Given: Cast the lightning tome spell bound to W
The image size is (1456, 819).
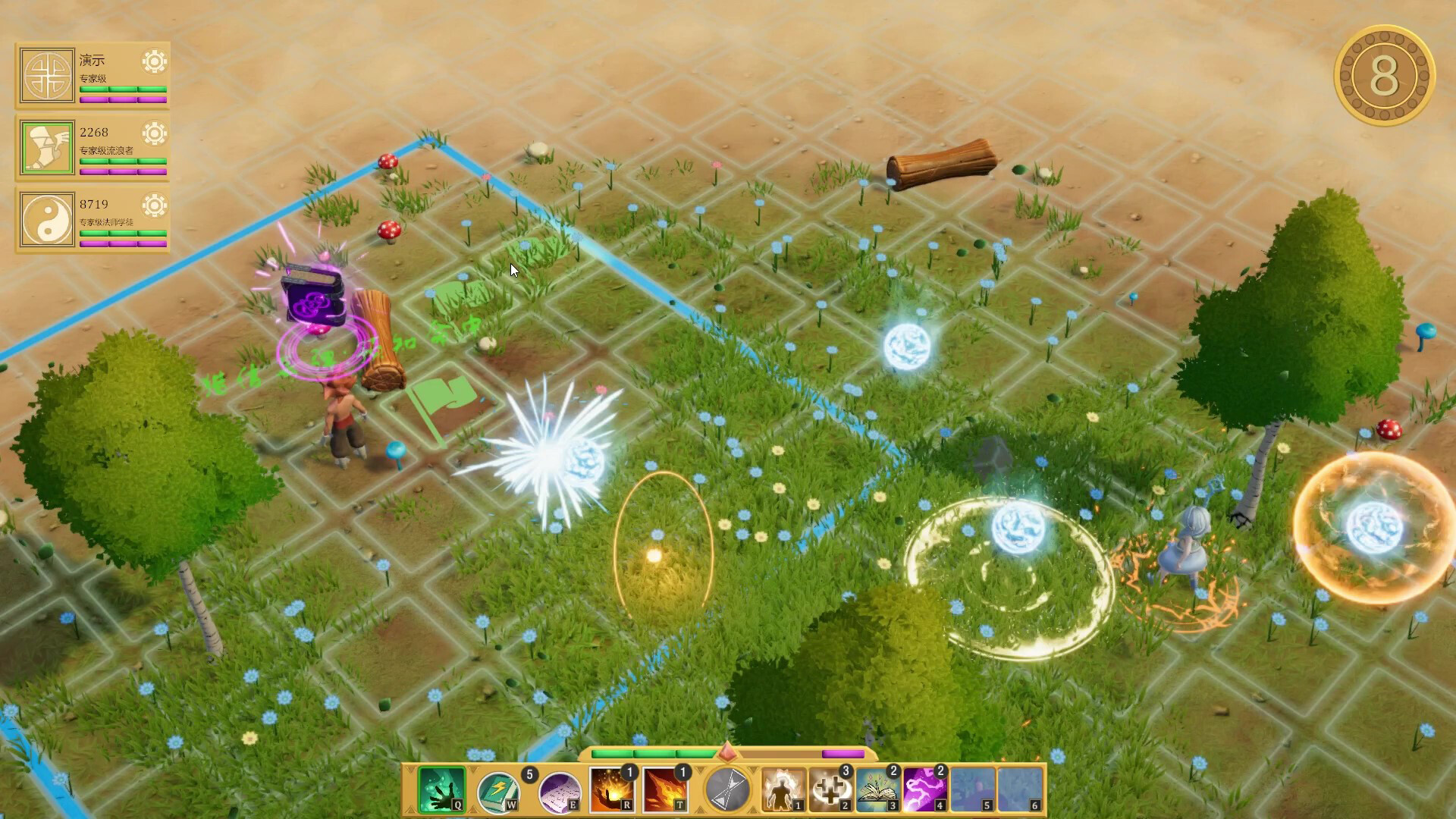Looking at the screenshot, I should pos(500,789).
